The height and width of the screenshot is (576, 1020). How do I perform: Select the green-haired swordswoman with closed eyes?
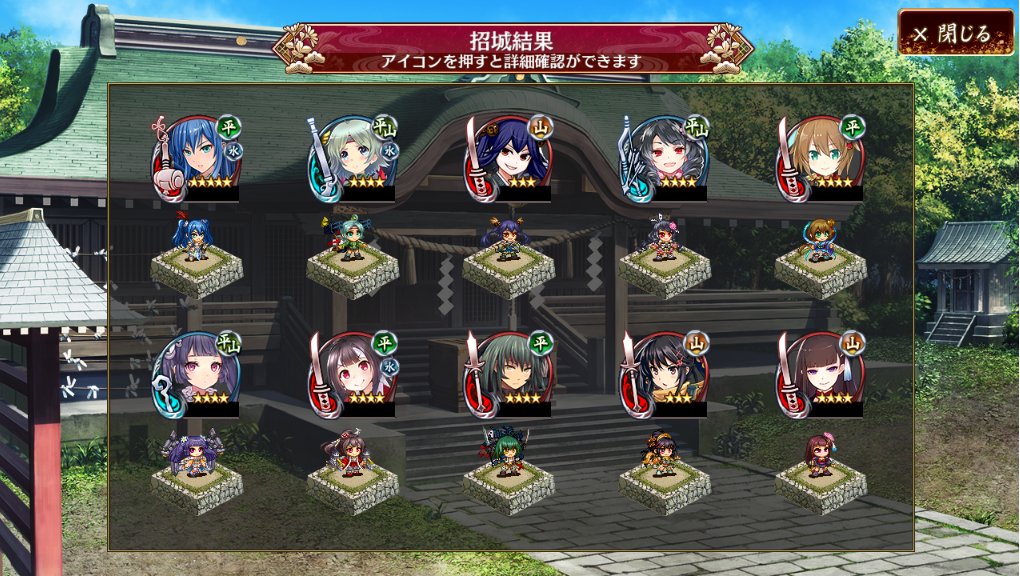(511, 373)
